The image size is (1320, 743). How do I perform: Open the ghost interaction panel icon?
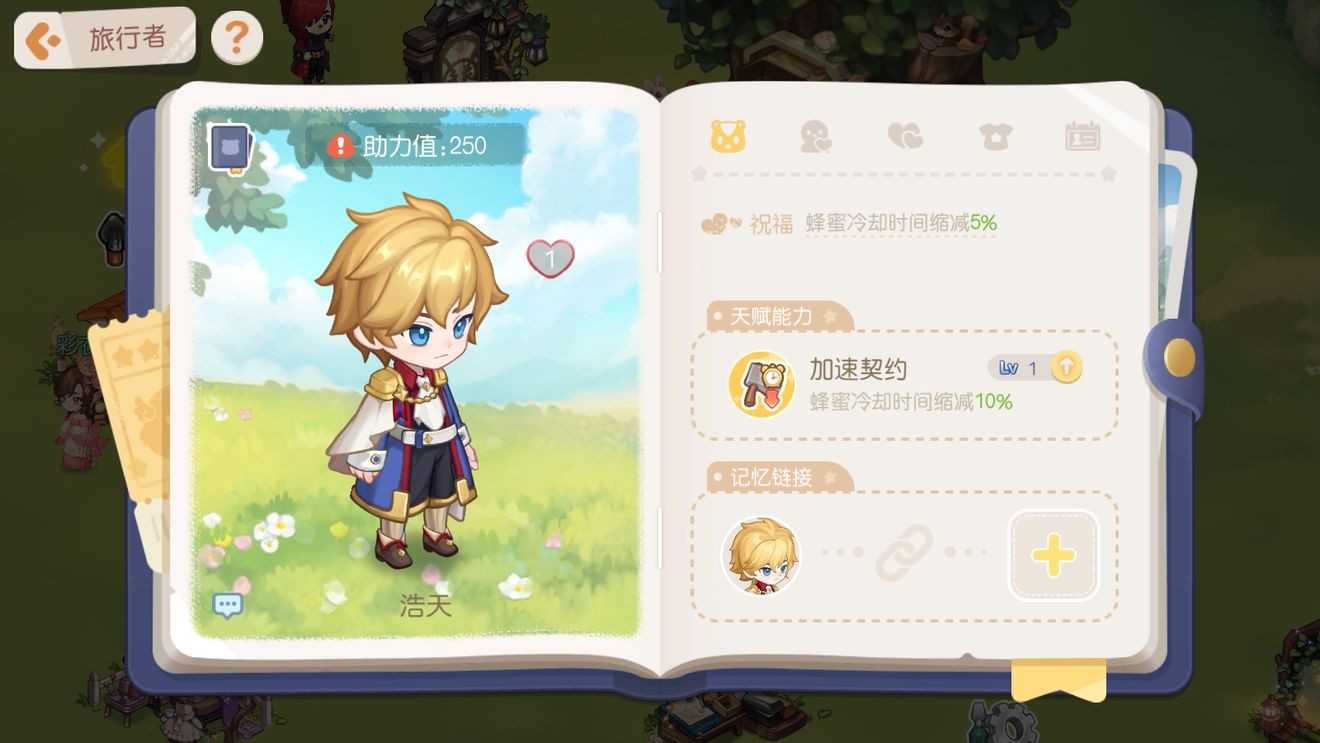pos(815,136)
